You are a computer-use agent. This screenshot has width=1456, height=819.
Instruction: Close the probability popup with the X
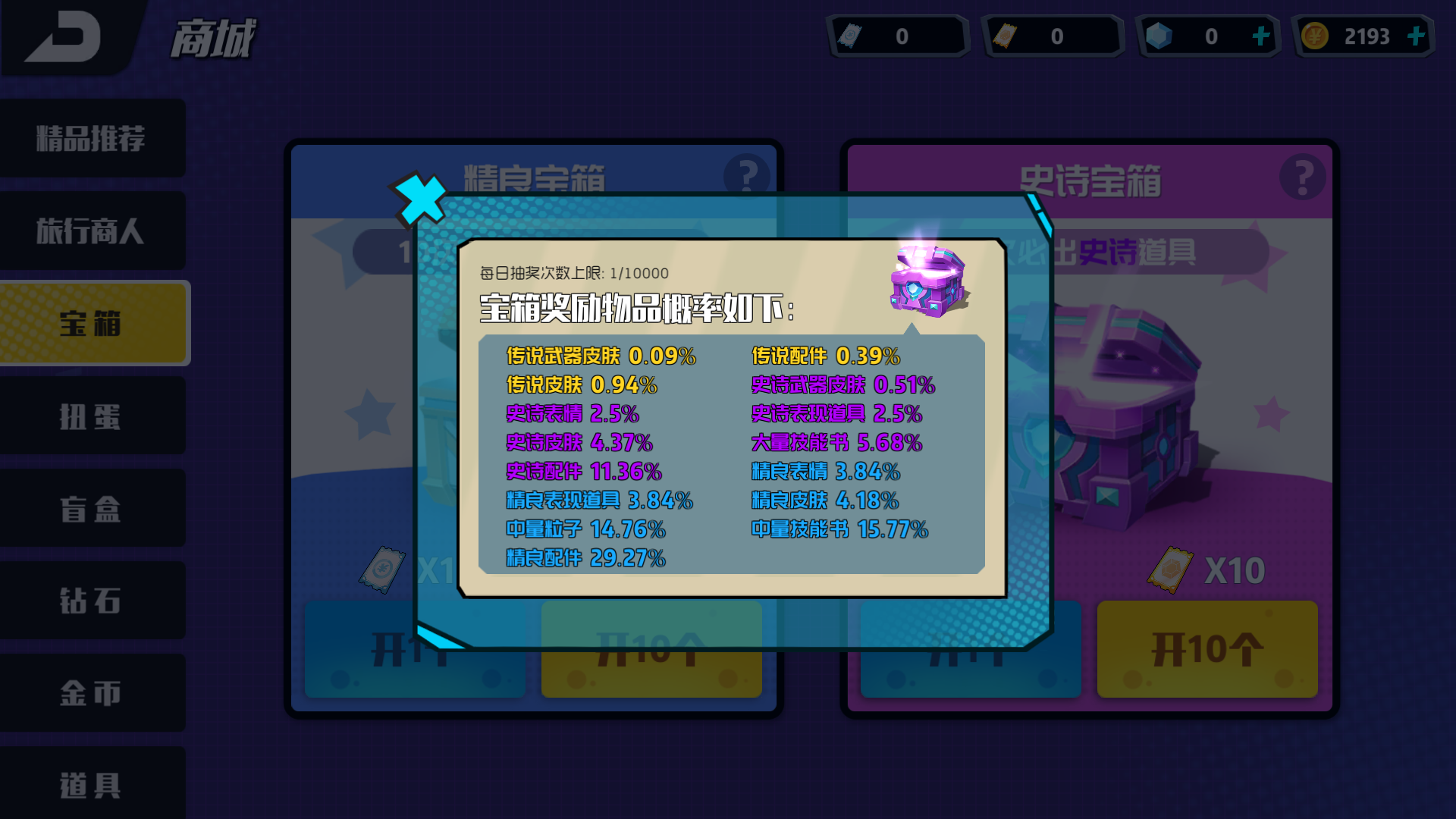[419, 199]
